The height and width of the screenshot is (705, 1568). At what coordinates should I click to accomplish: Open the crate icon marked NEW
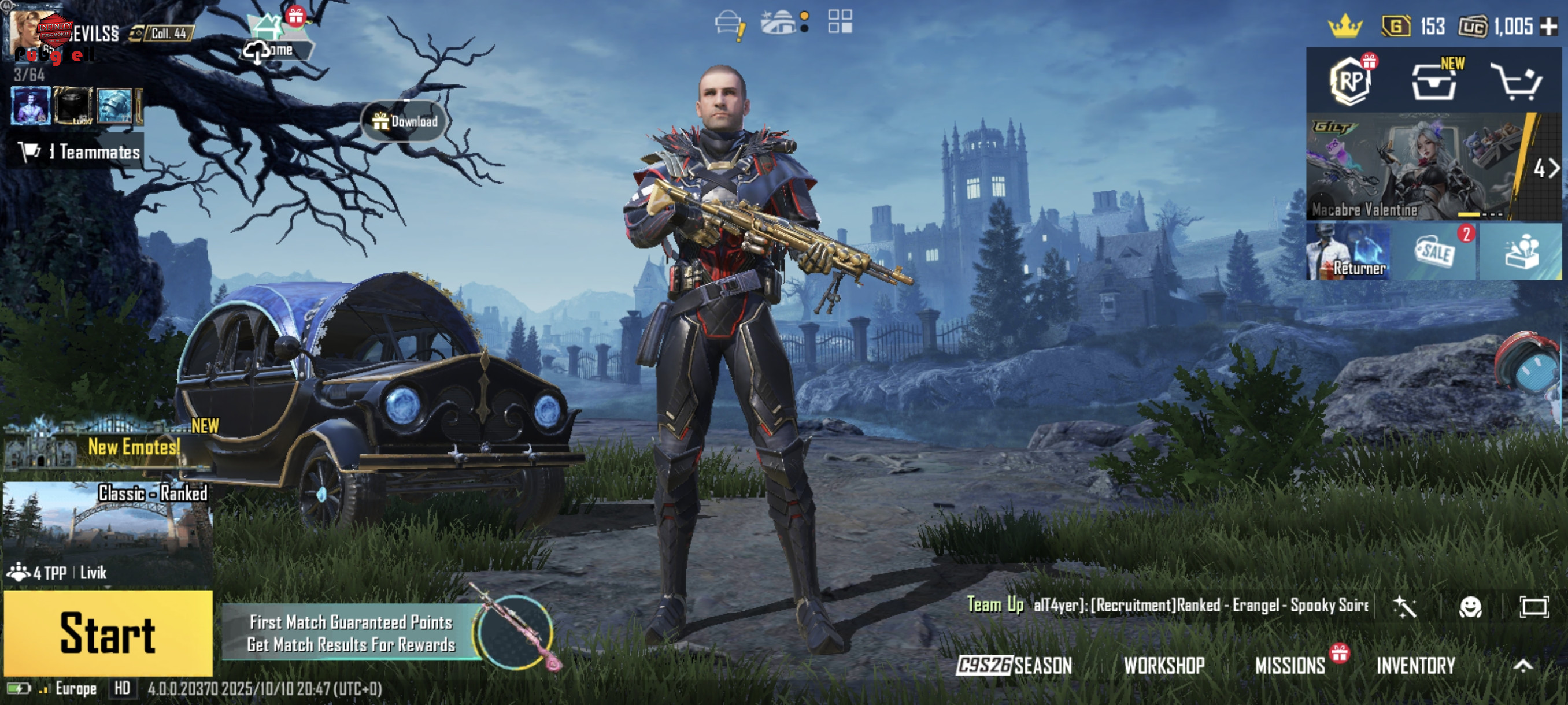1434,82
